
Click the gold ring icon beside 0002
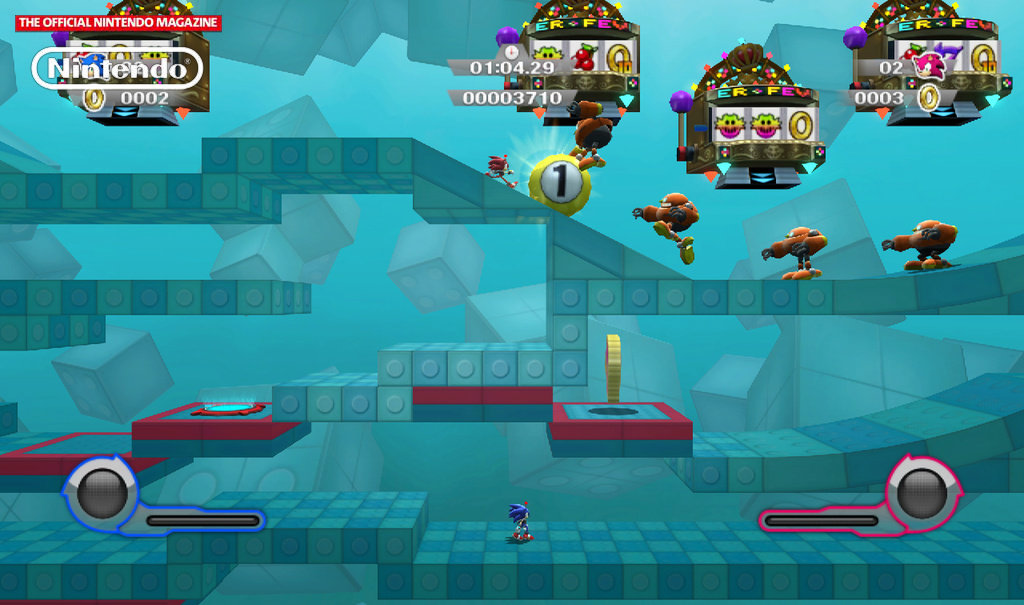click(x=94, y=98)
